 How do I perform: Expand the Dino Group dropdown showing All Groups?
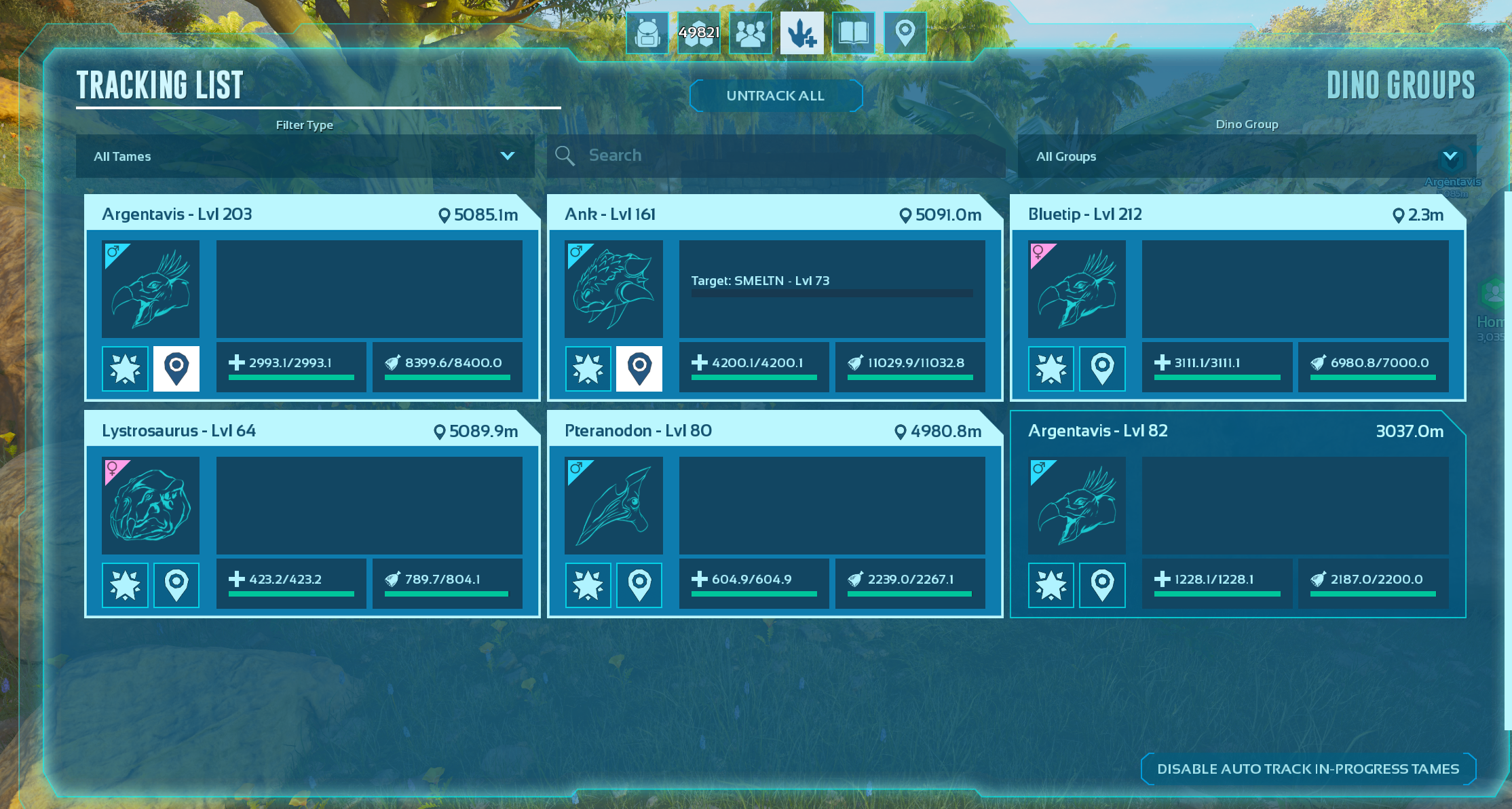(1246, 156)
